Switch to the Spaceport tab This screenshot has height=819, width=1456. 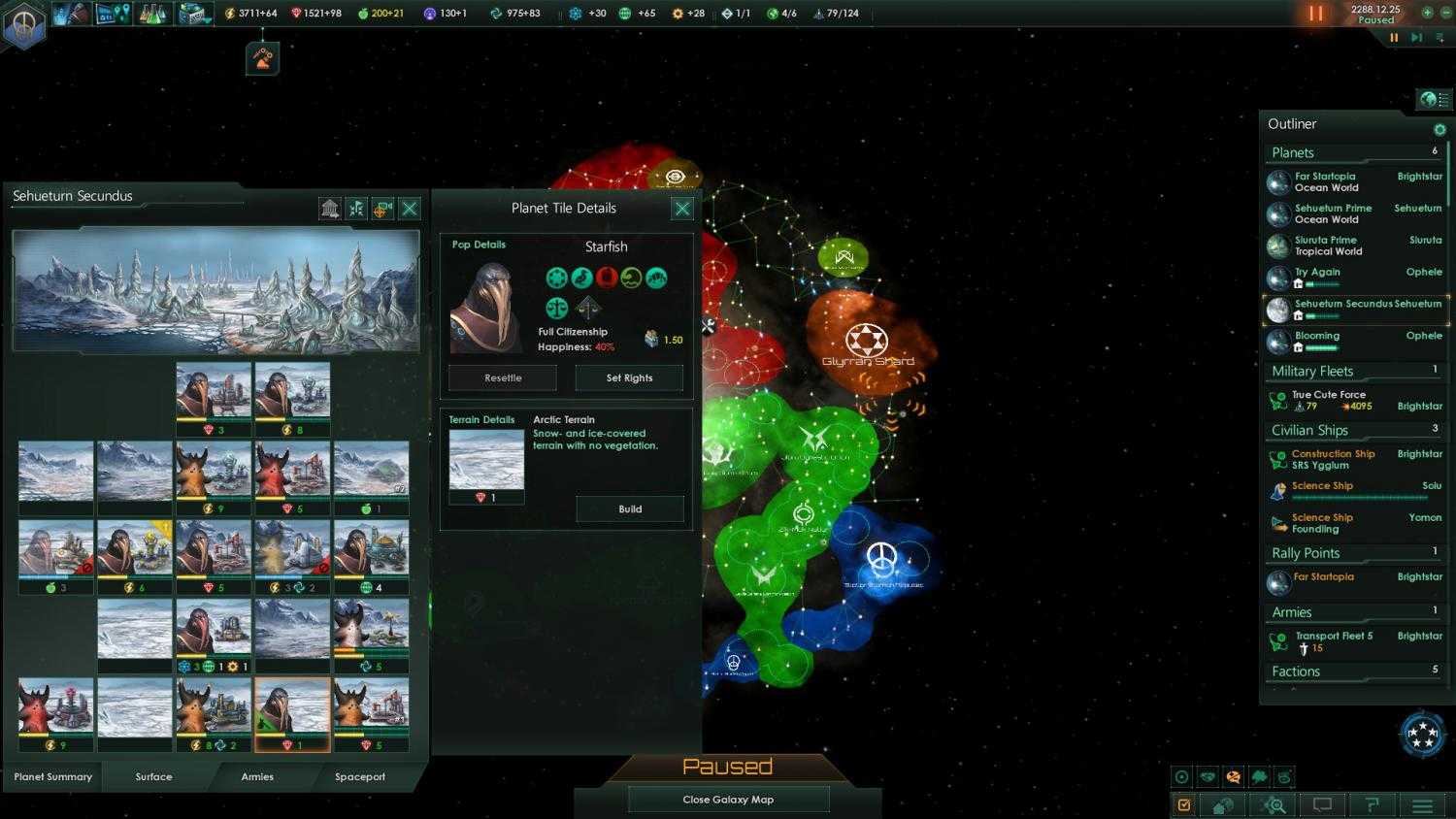[359, 776]
